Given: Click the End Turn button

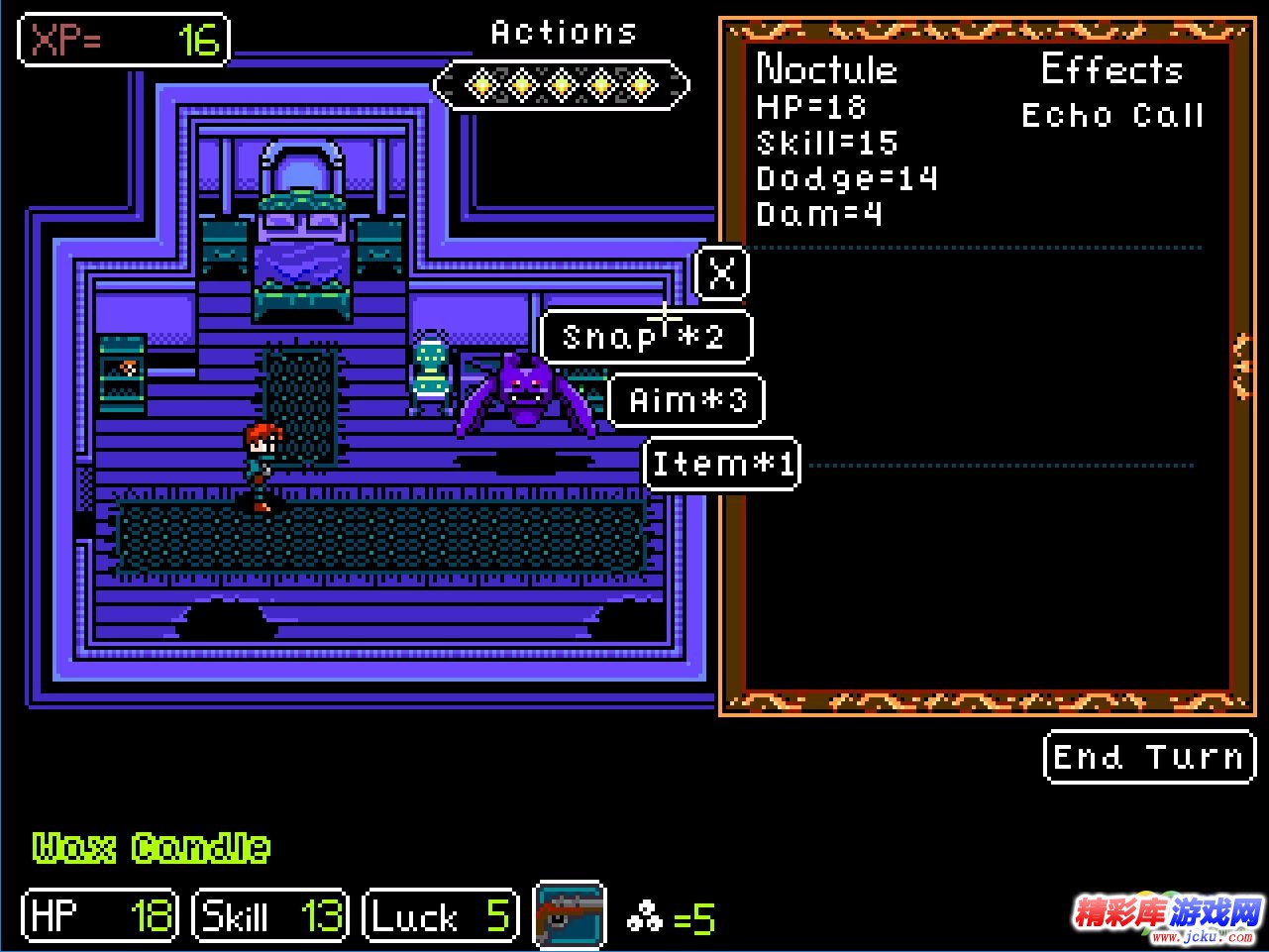Looking at the screenshot, I should click(x=1148, y=758).
